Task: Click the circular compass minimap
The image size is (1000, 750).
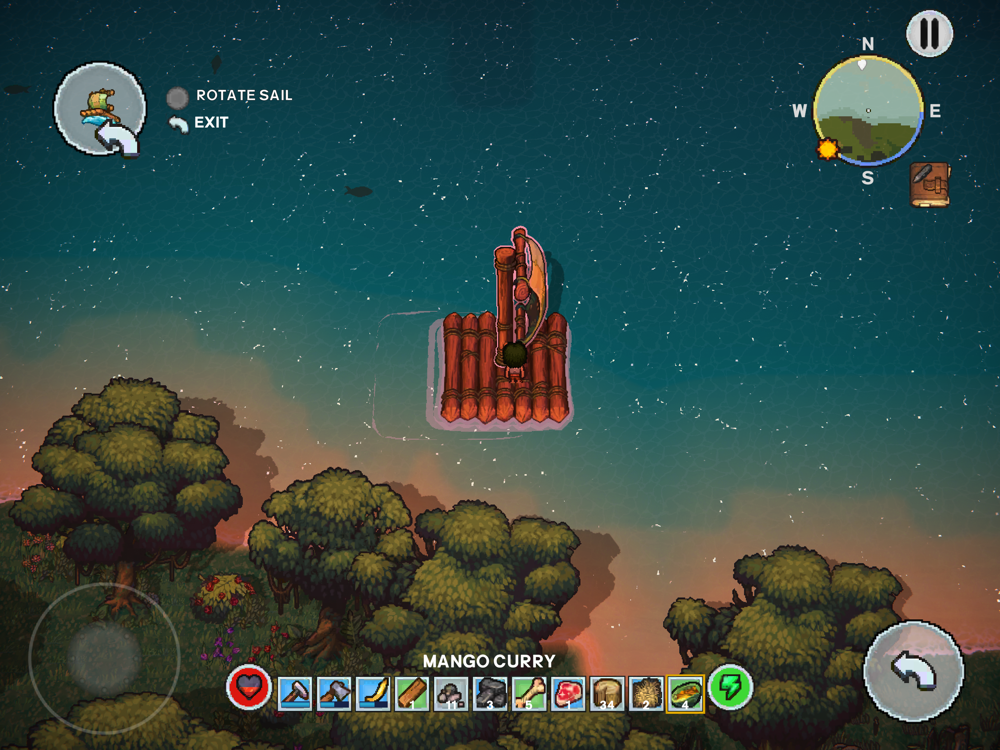Action: click(868, 110)
